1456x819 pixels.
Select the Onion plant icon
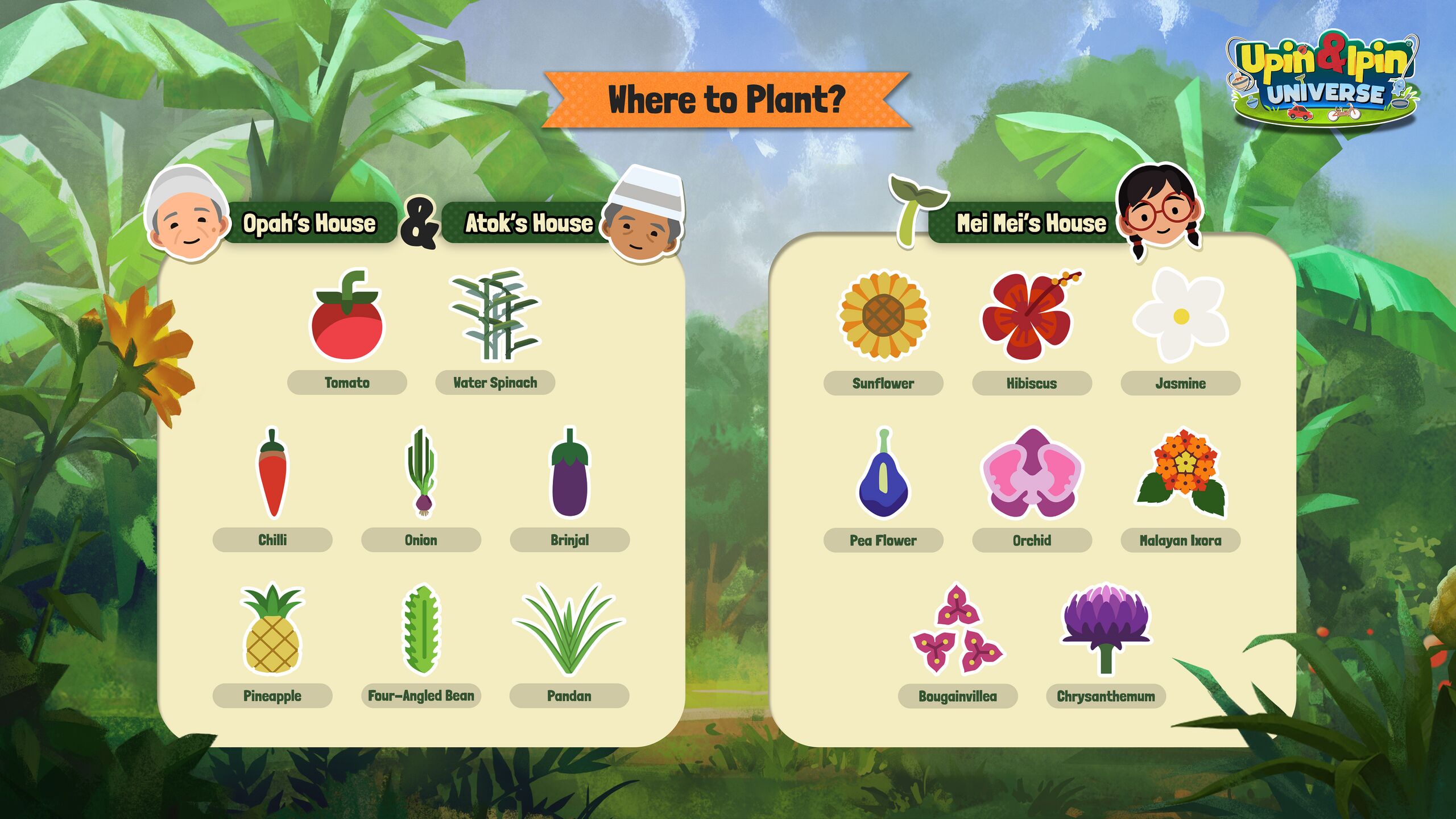pos(421,473)
